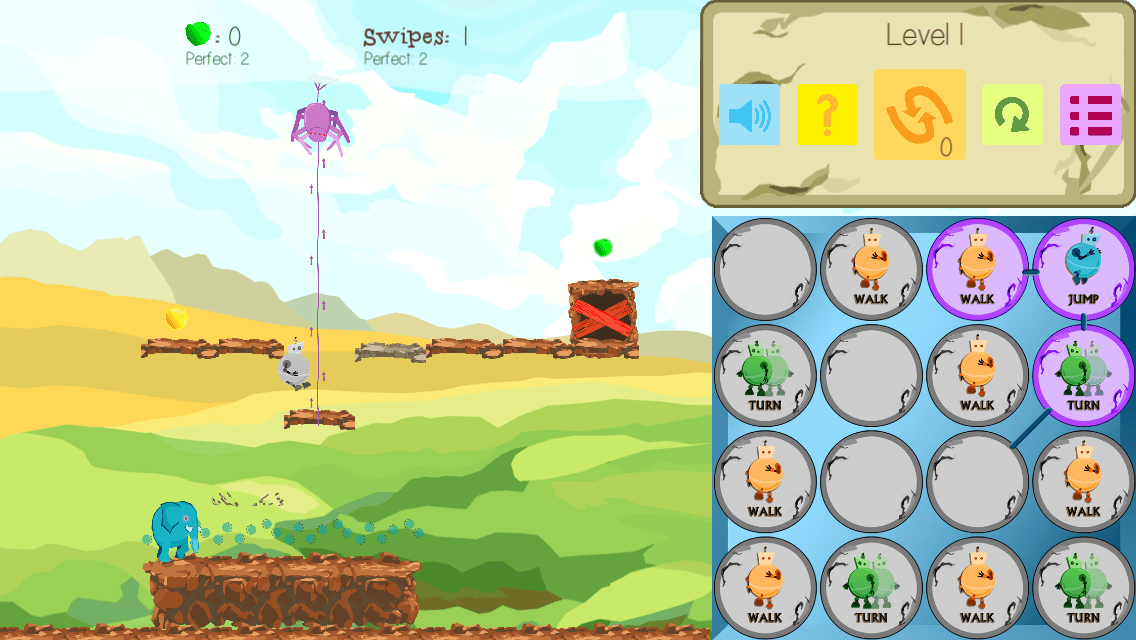The height and width of the screenshot is (640, 1136).
Task: Open help with the yellow question mark
Action: (x=827, y=115)
